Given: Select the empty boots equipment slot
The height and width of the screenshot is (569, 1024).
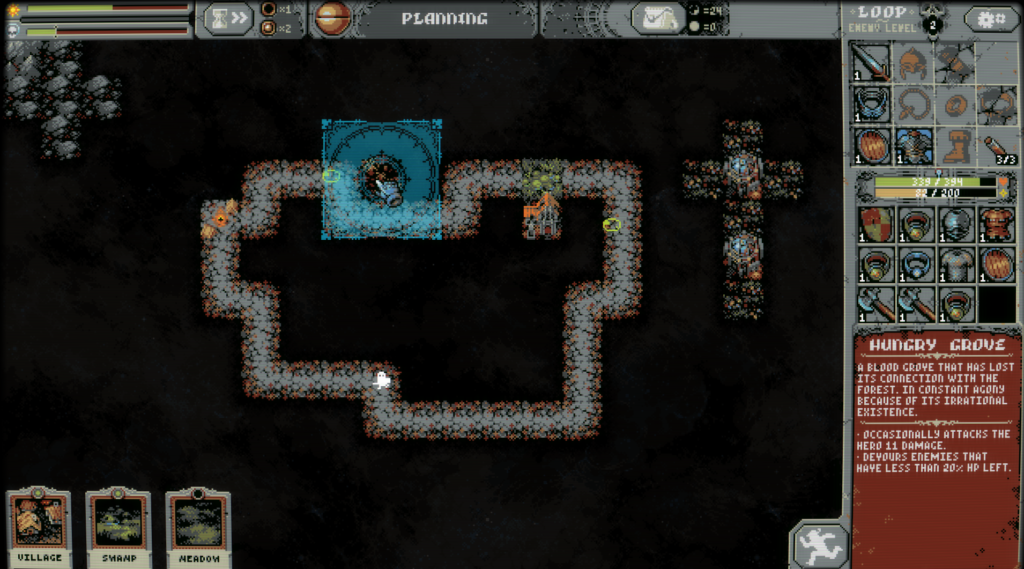Looking at the screenshot, I should [x=955, y=146].
